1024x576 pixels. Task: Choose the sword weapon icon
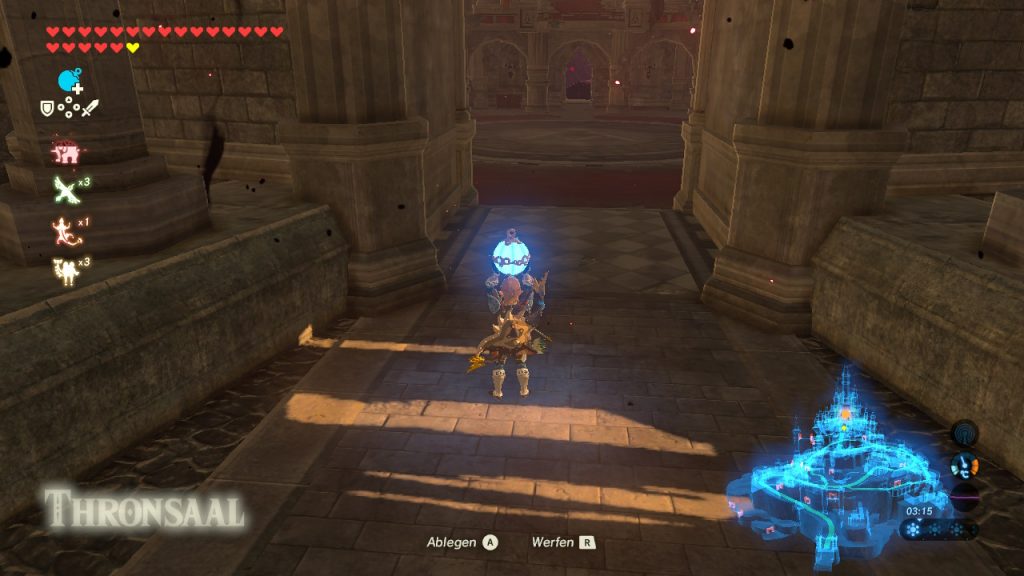91,108
